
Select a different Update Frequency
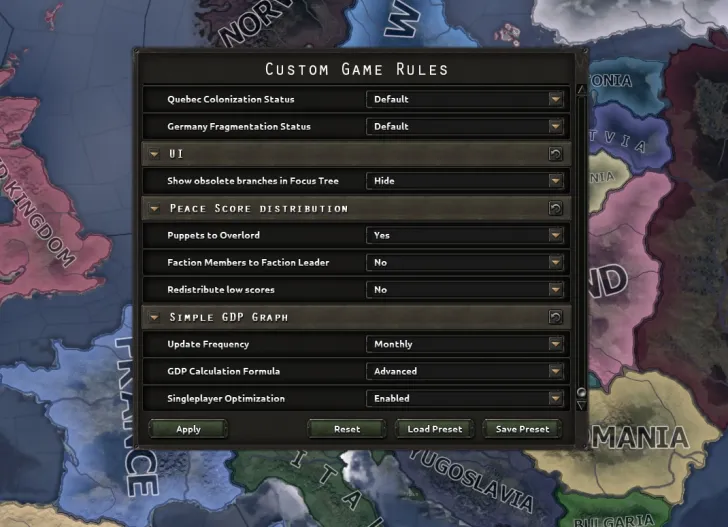[466, 344]
